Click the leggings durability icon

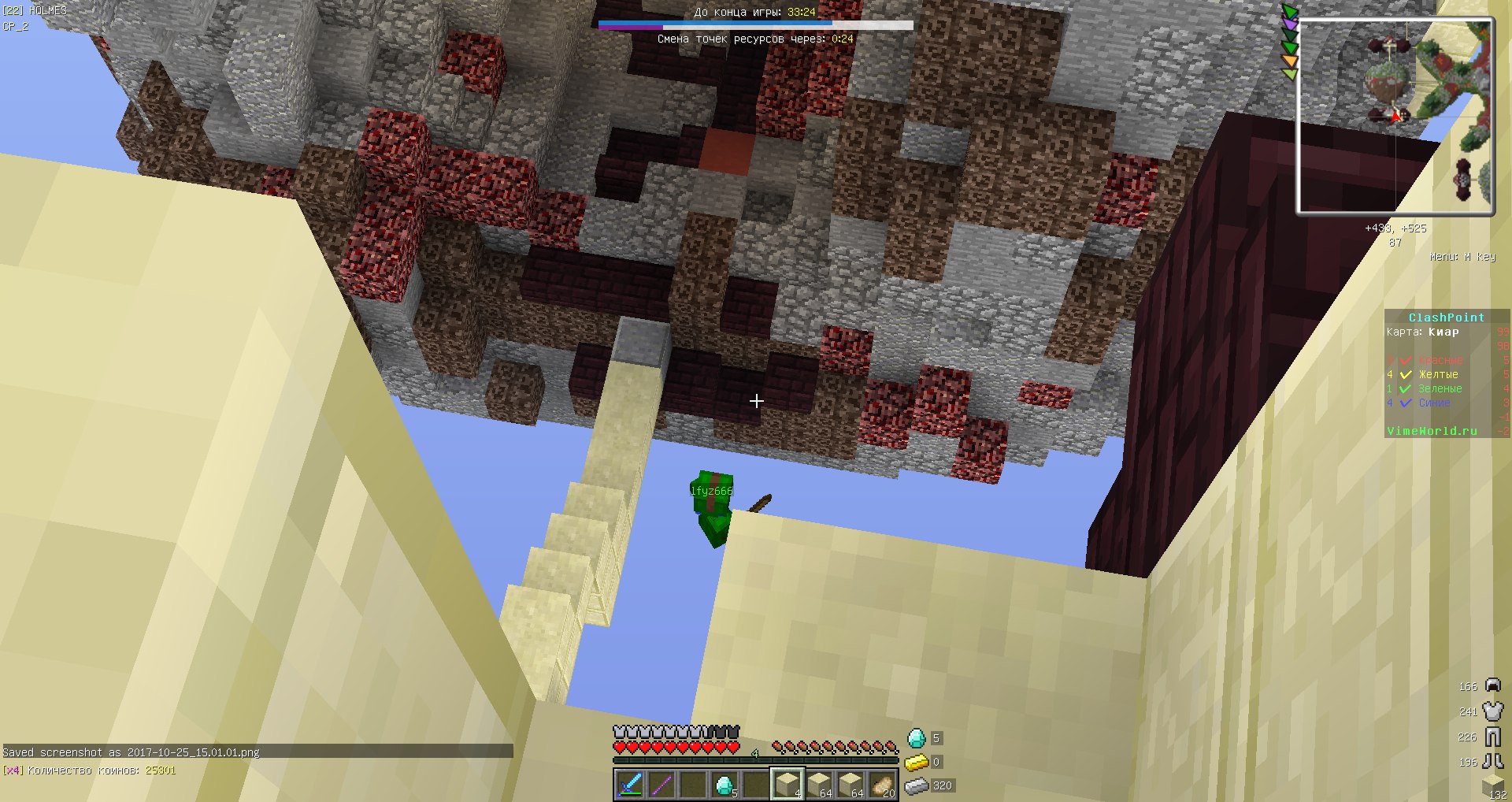click(1492, 737)
